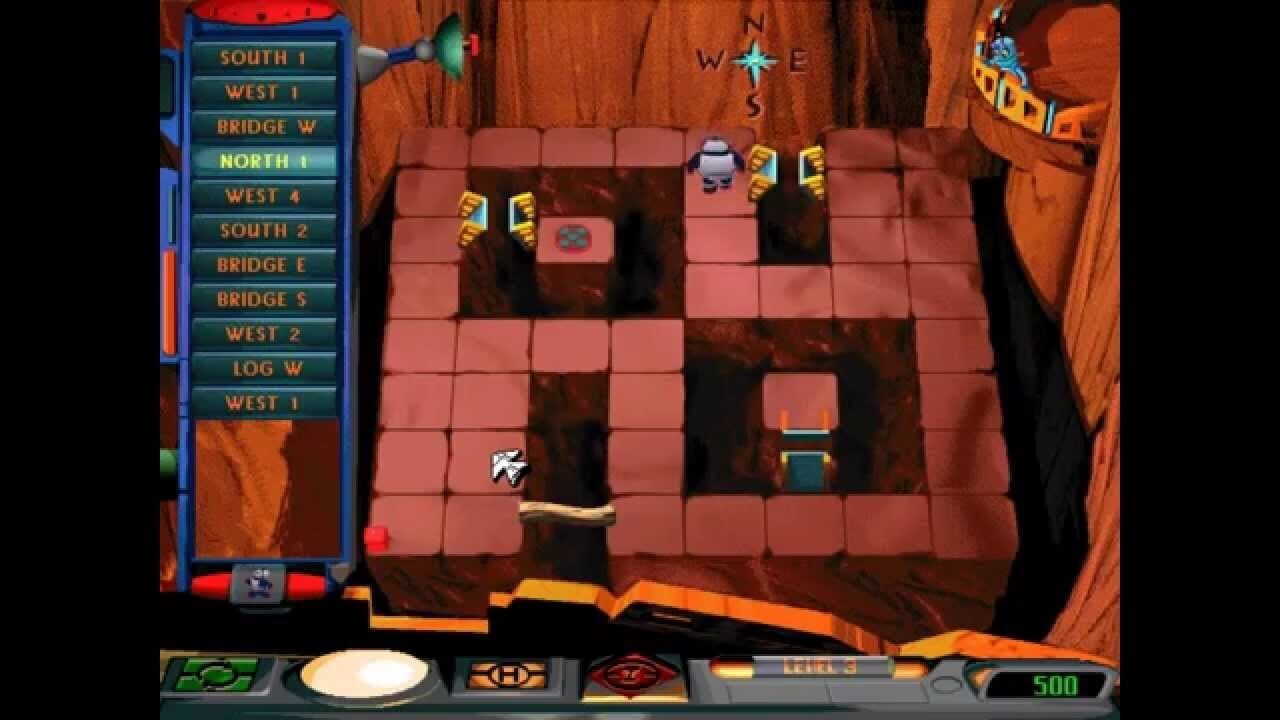Click the yellow gate beside the robot
The width and height of the screenshot is (1280, 720).
click(x=765, y=170)
